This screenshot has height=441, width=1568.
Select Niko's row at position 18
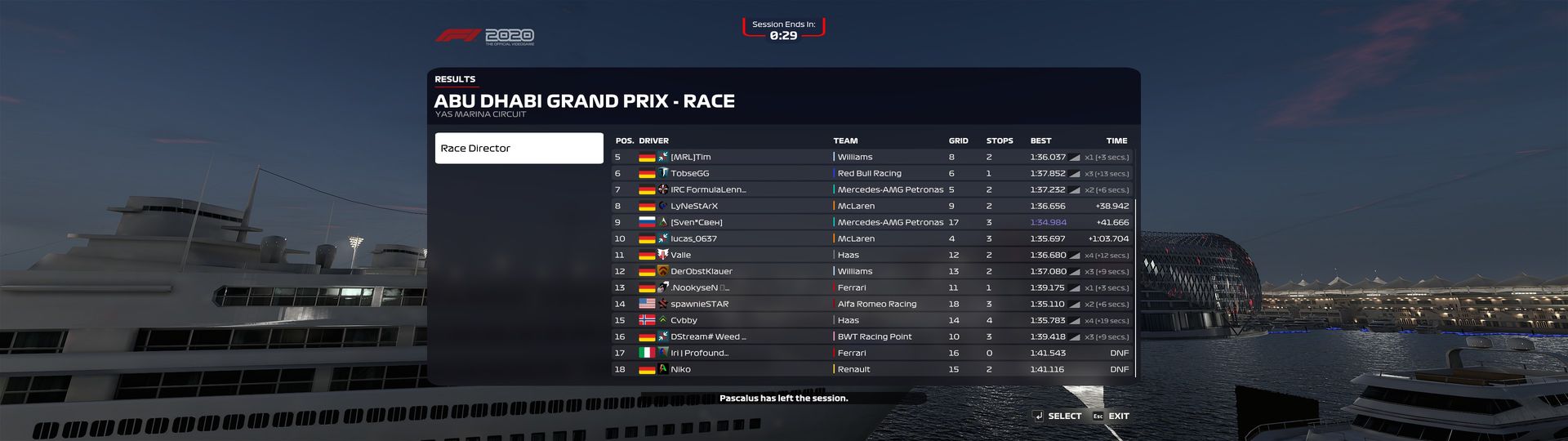click(x=871, y=369)
